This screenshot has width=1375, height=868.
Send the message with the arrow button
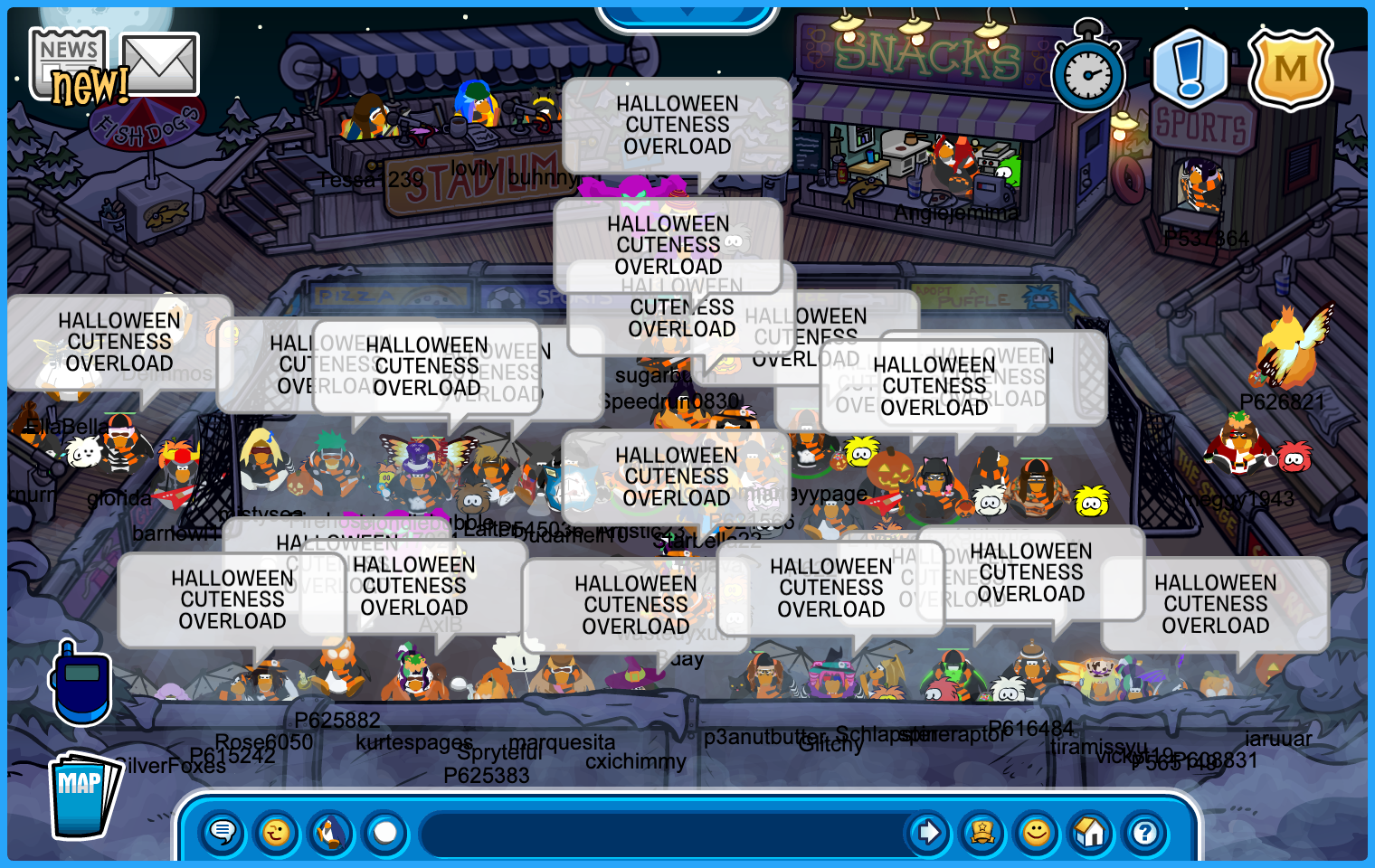pos(928,832)
